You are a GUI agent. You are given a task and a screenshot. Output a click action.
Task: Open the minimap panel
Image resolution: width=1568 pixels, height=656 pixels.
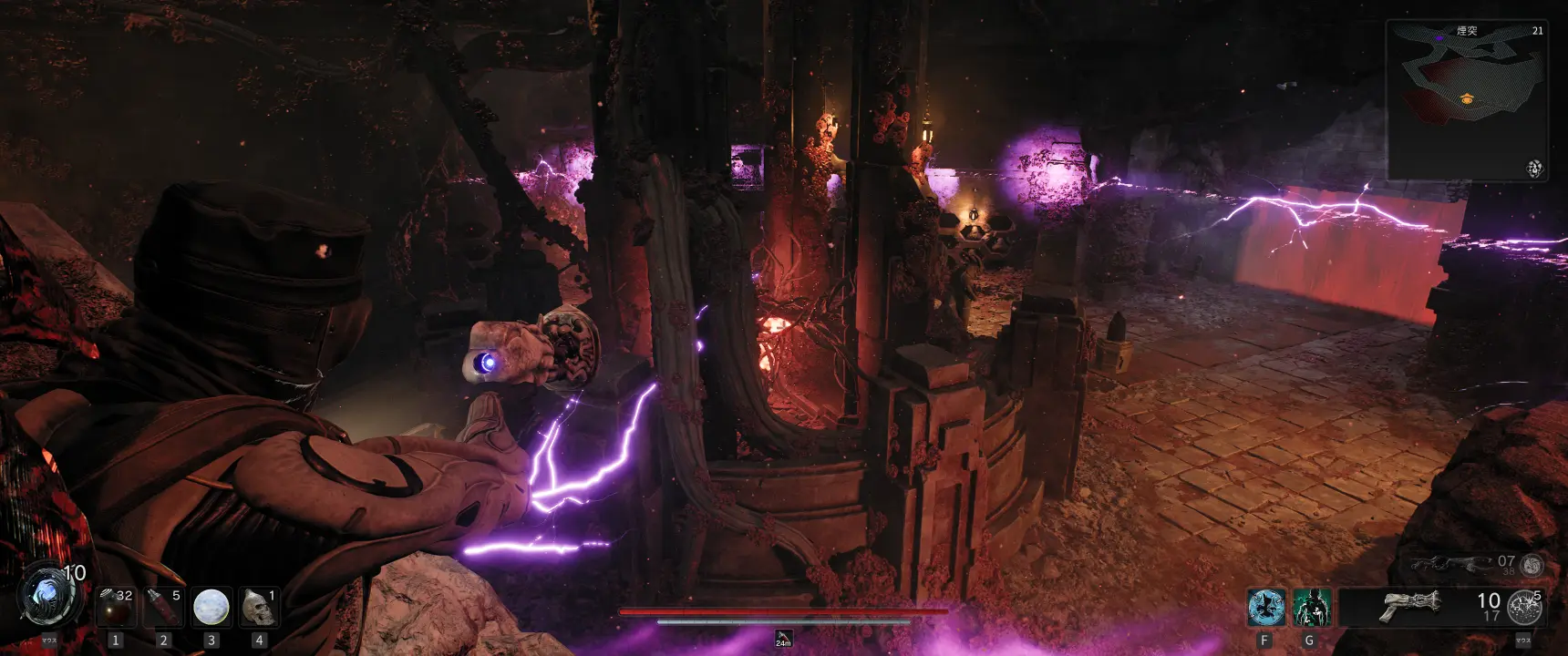tap(1466, 100)
